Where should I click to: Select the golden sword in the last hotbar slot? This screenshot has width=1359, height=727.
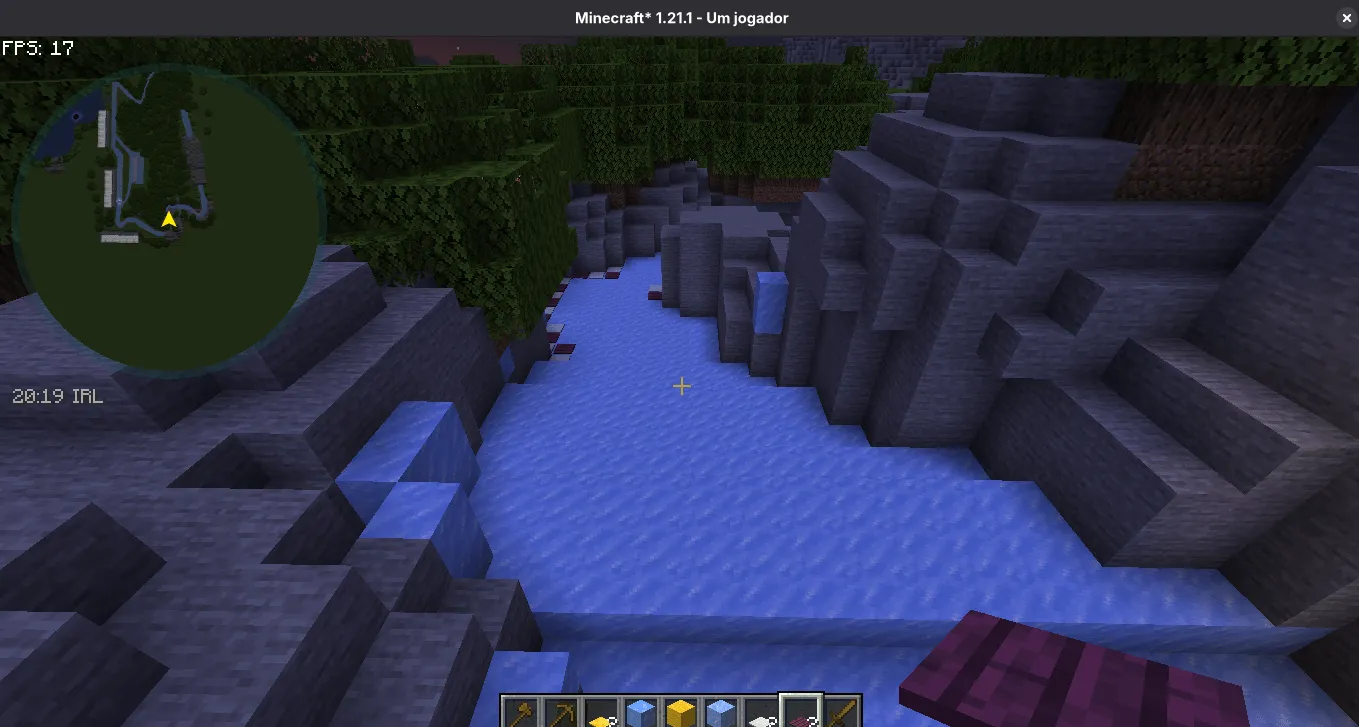[842, 712]
